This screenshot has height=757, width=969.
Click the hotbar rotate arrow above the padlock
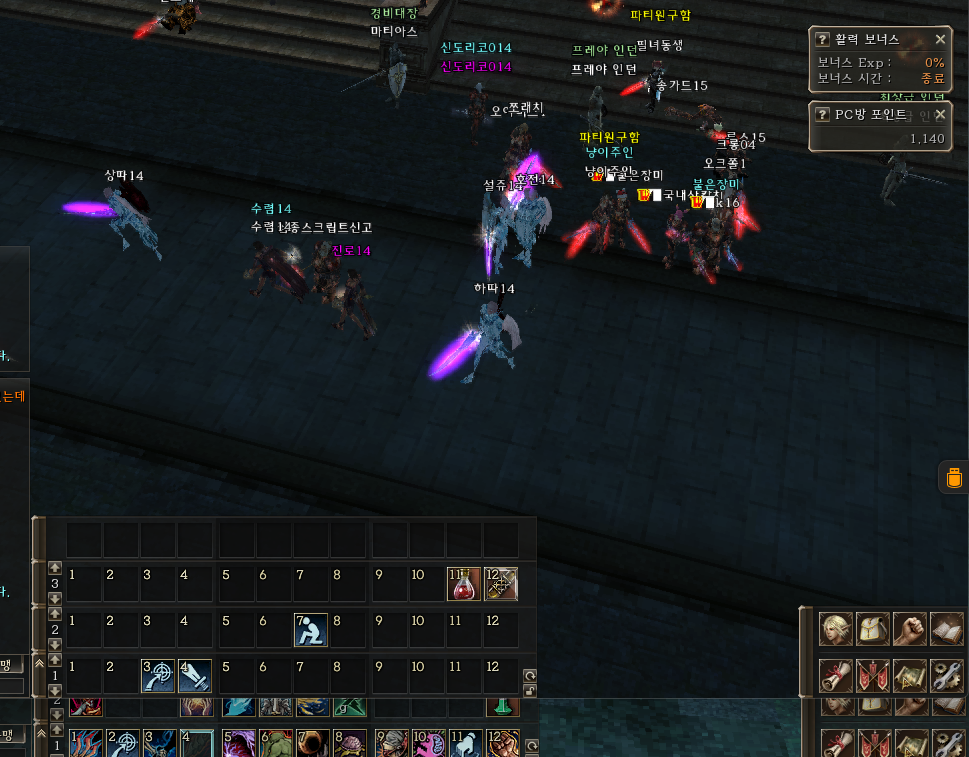pos(530,675)
